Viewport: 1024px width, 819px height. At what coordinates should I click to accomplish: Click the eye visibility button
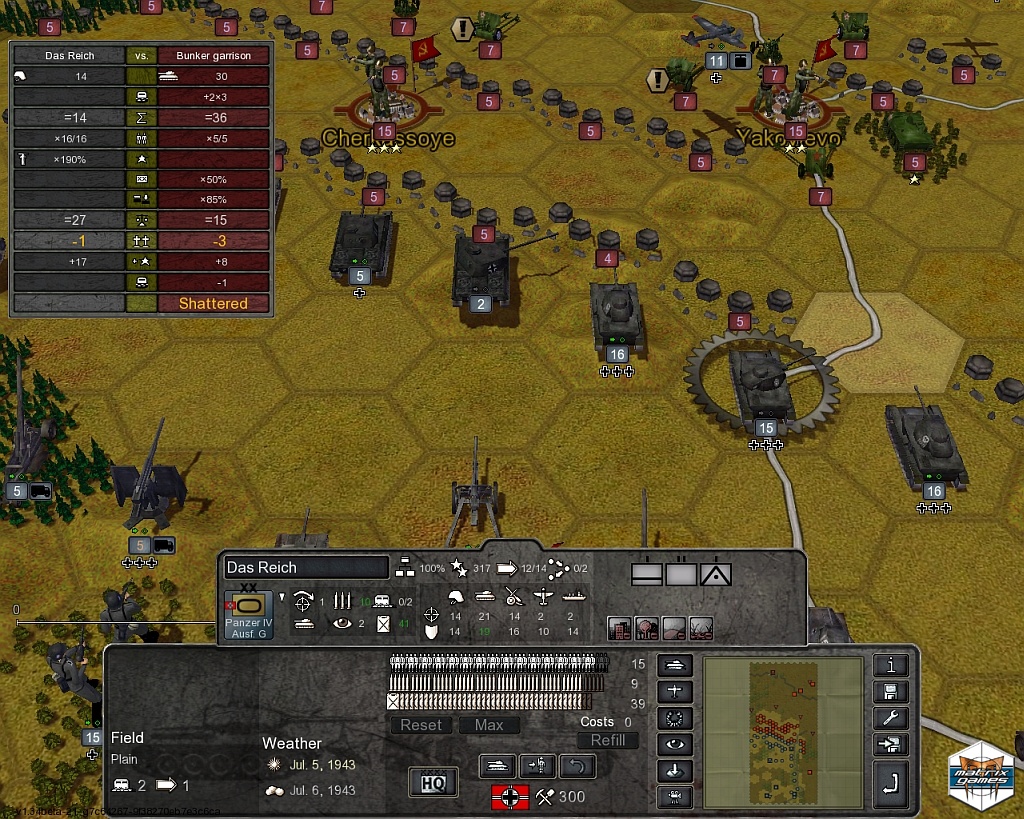point(673,744)
